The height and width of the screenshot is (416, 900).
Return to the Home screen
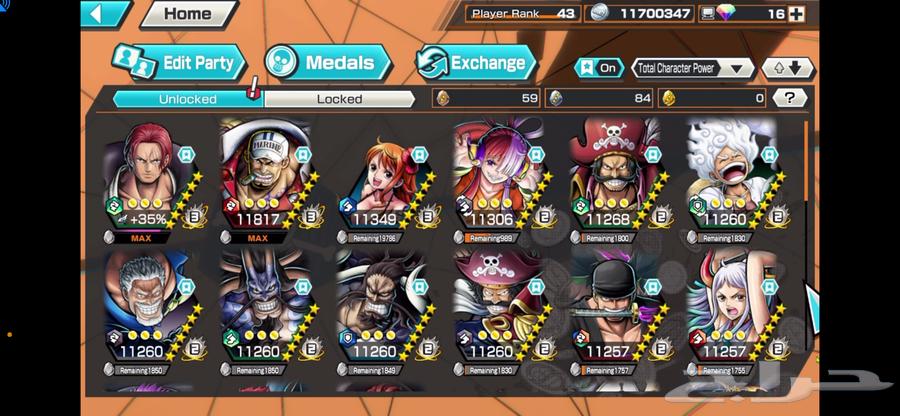[188, 14]
